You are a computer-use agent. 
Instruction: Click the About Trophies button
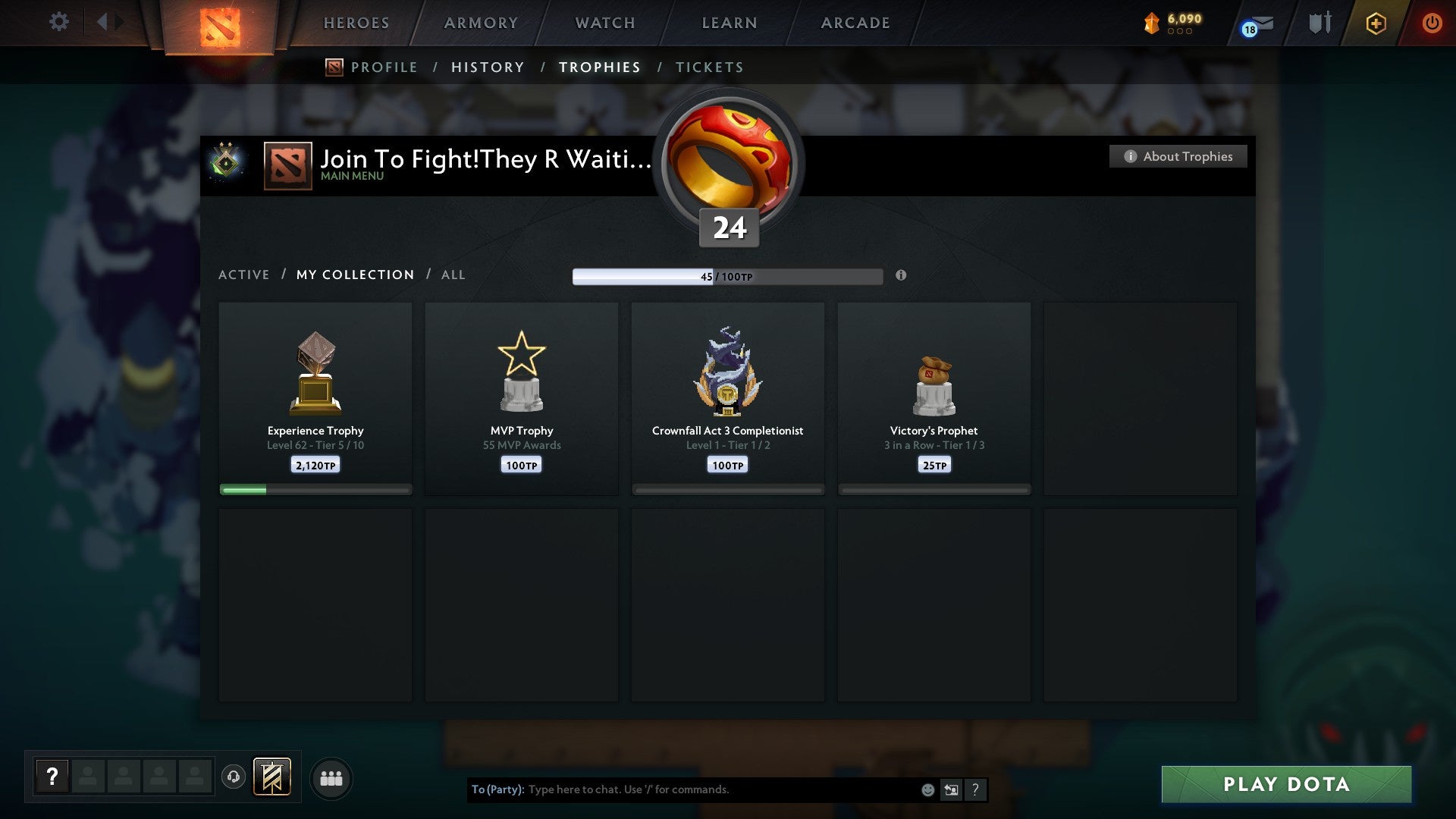click(1178, 156)
